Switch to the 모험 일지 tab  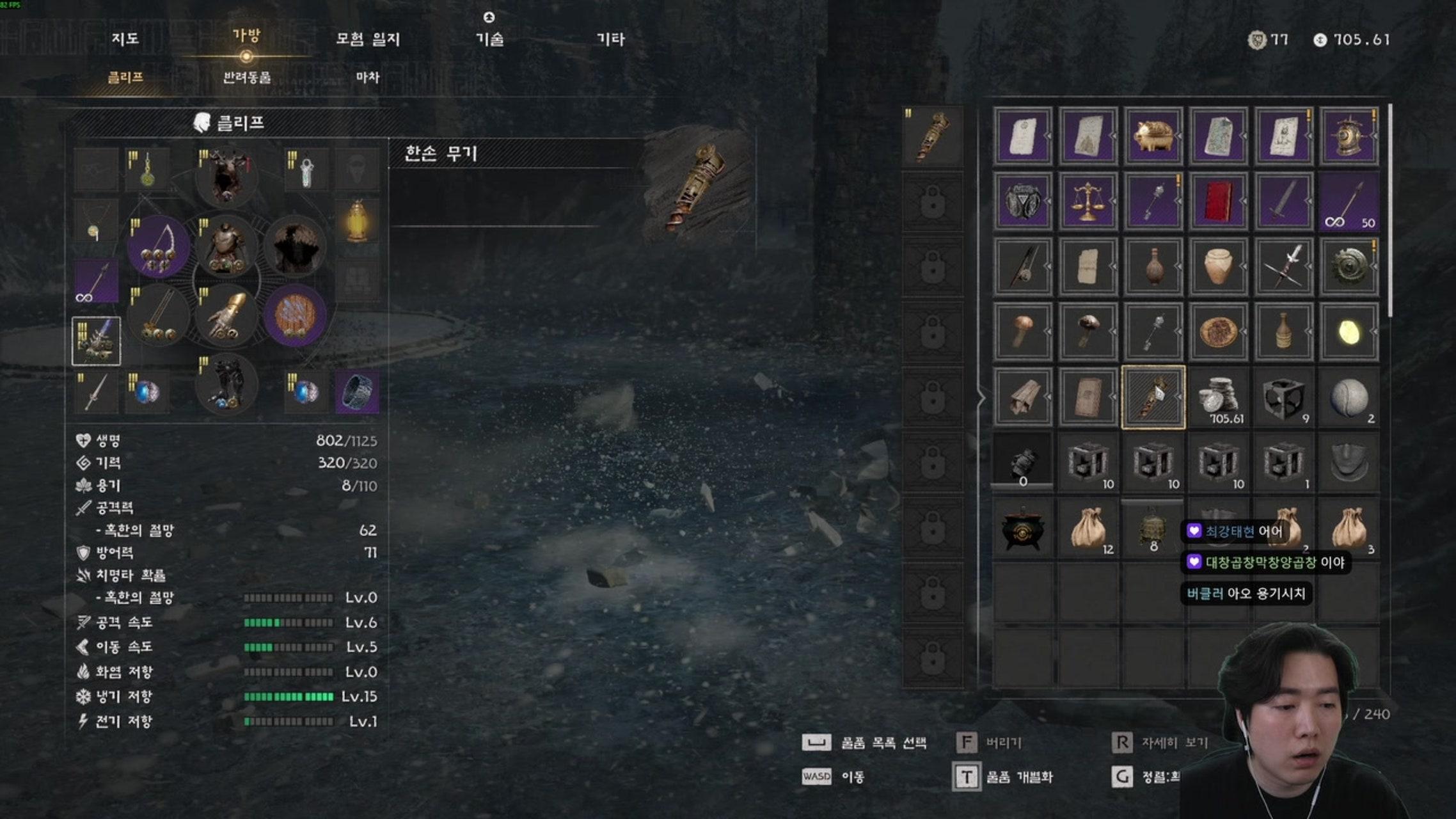coord(368,39)
